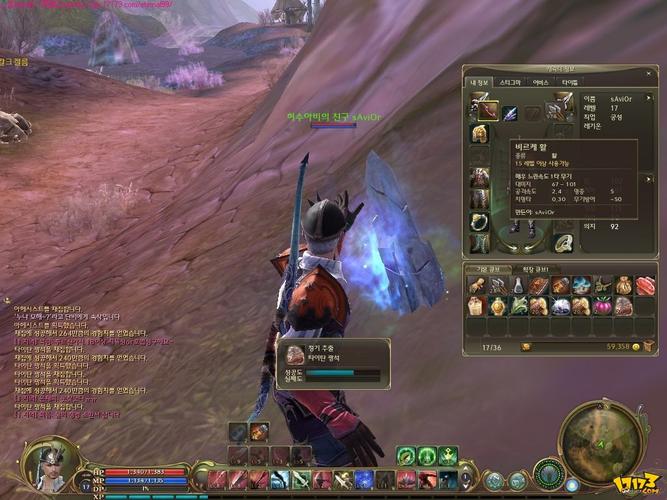This screenshot has width=667, height=500.
Task: Choose the purple radish inventory item
Action: click(x=603, y=306)
